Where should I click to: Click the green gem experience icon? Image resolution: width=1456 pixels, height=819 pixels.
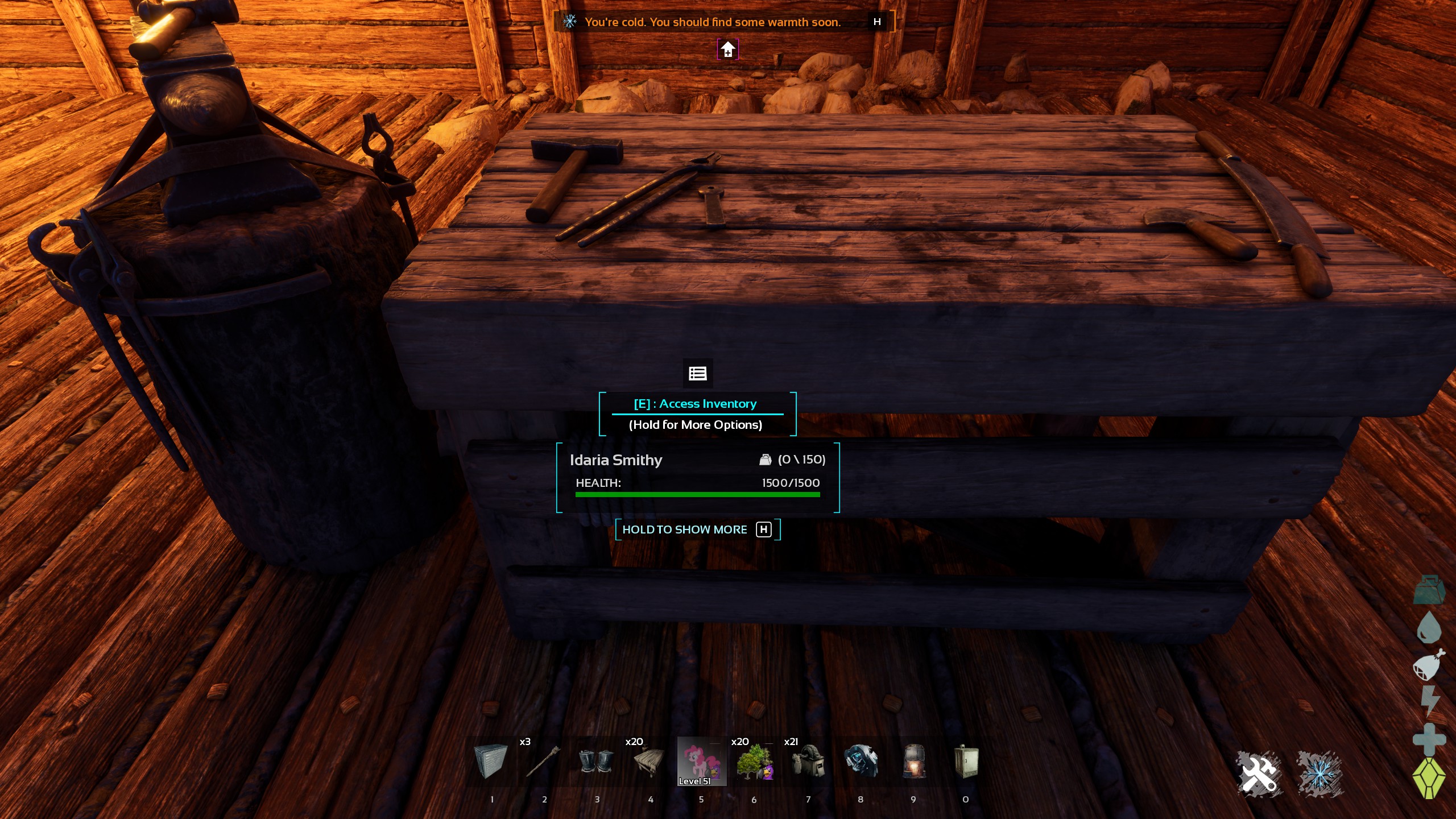pos(1429,778)
